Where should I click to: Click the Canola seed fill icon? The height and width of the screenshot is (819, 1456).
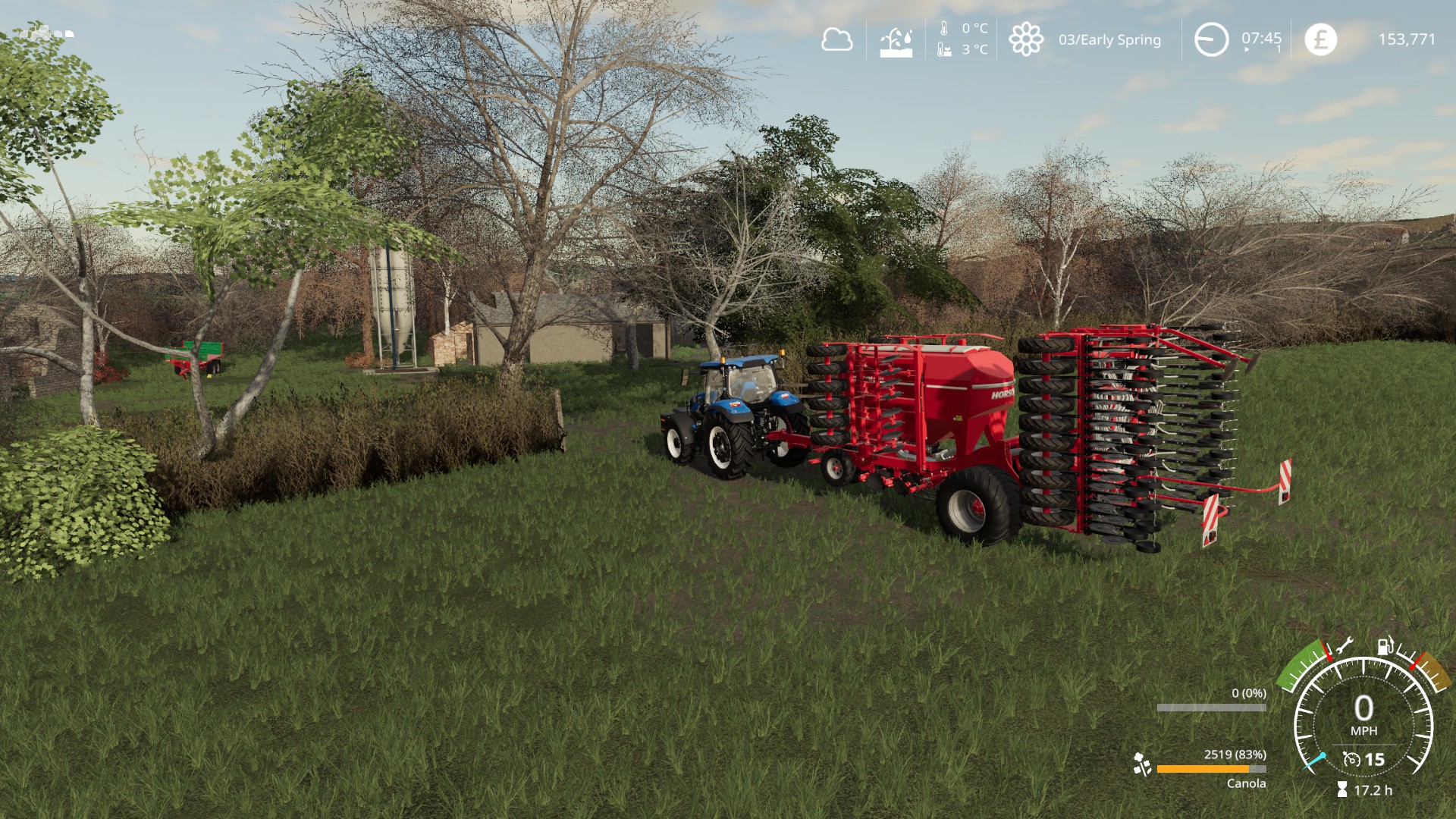(x=1141, y=764)
